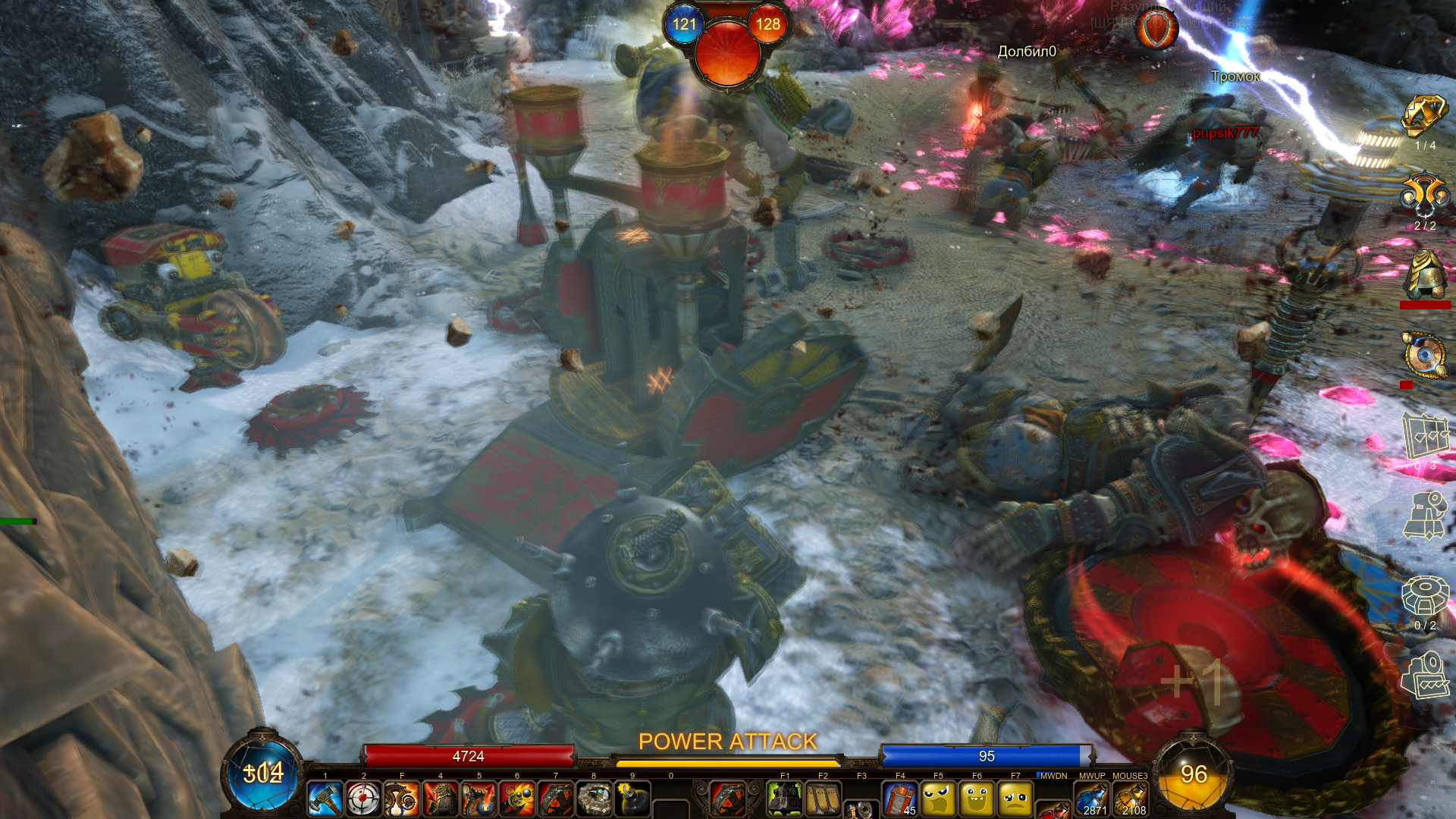Throw the black bomb from slot 9
This screenshot has height=819, width=1456.
pyautogui.click(x=632, y=799)
